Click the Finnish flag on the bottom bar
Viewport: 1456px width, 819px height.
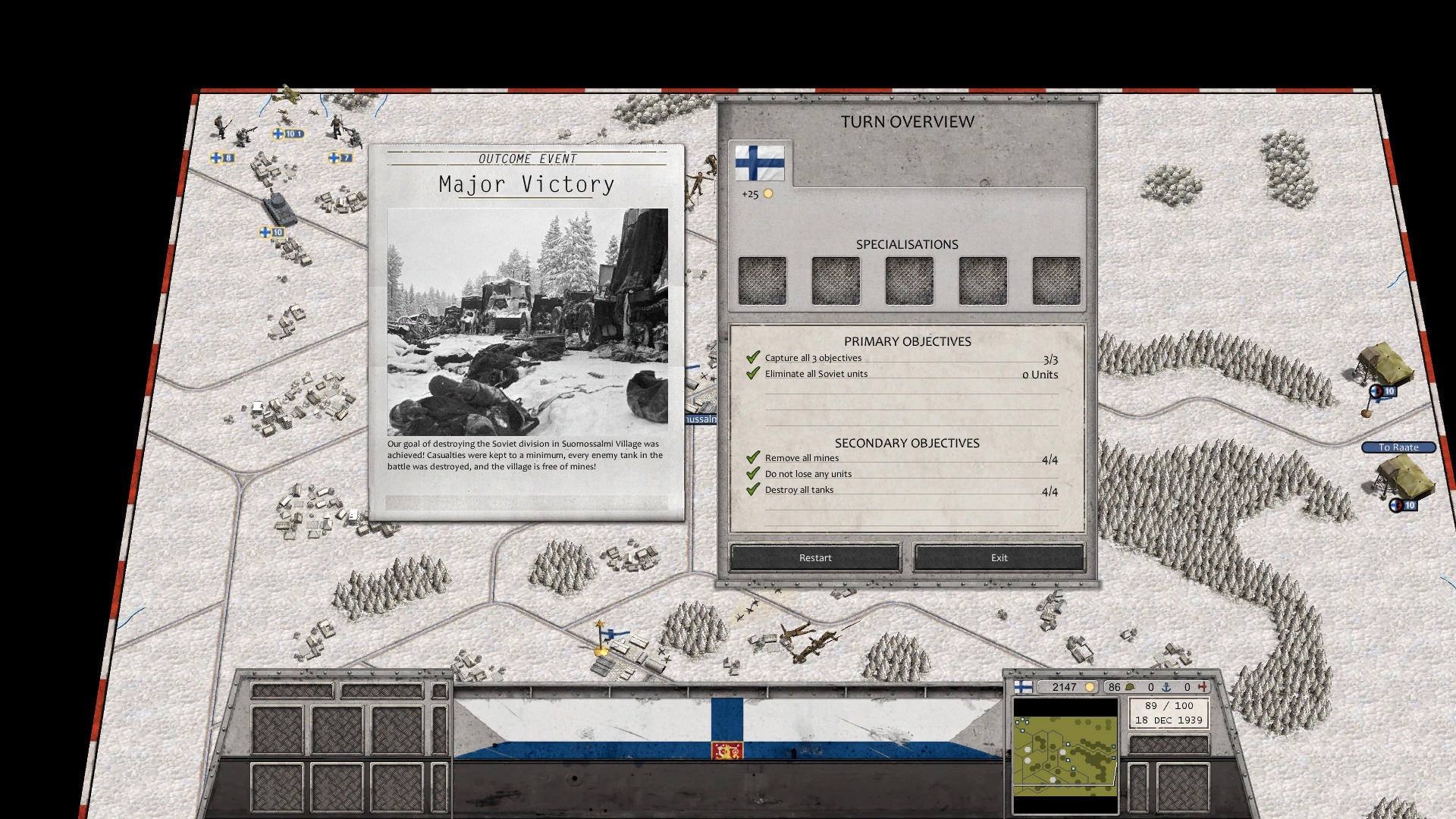point(1023,687)
